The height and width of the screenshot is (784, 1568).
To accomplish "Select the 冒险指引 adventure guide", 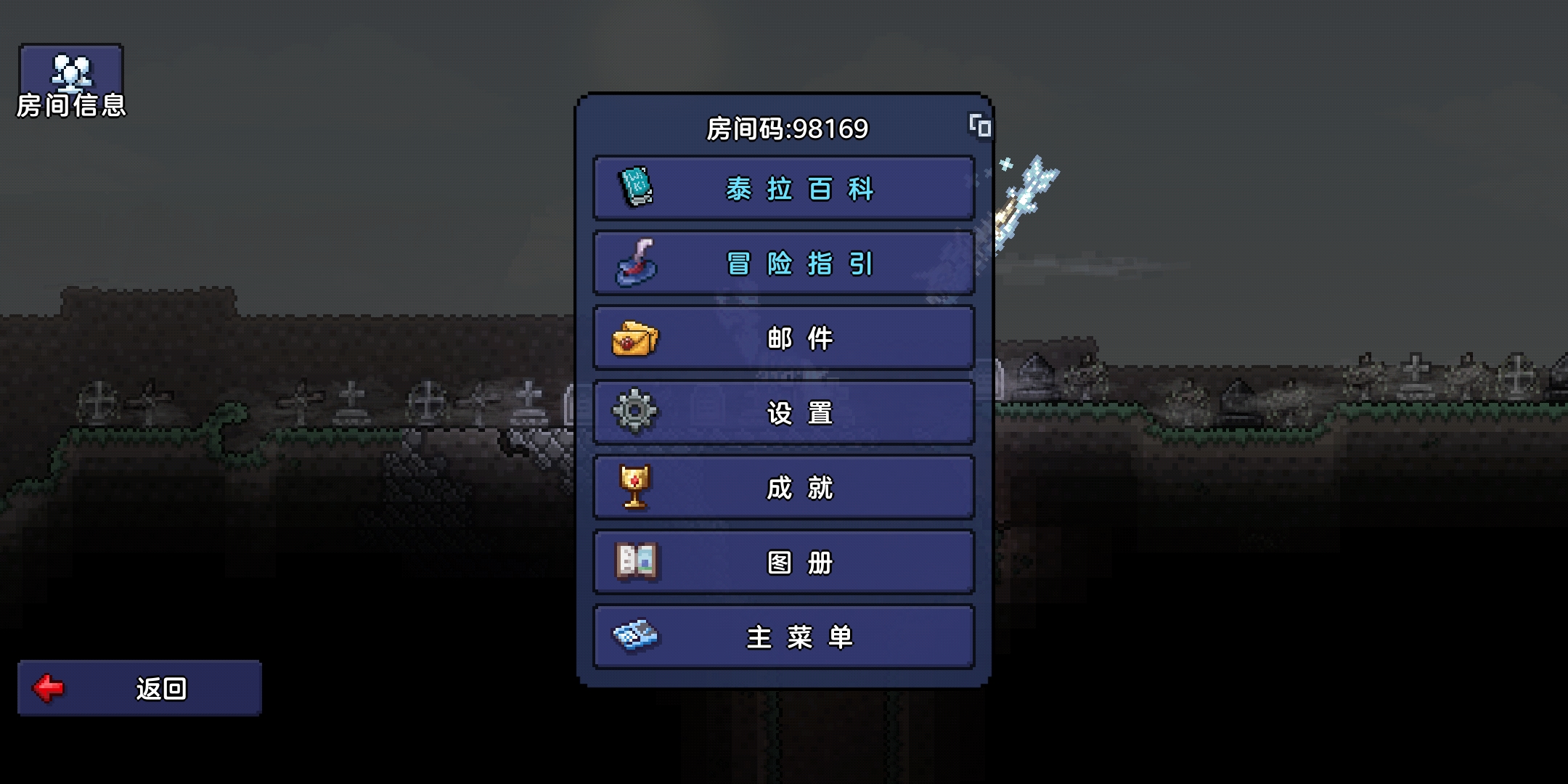I will click(784, 264).
